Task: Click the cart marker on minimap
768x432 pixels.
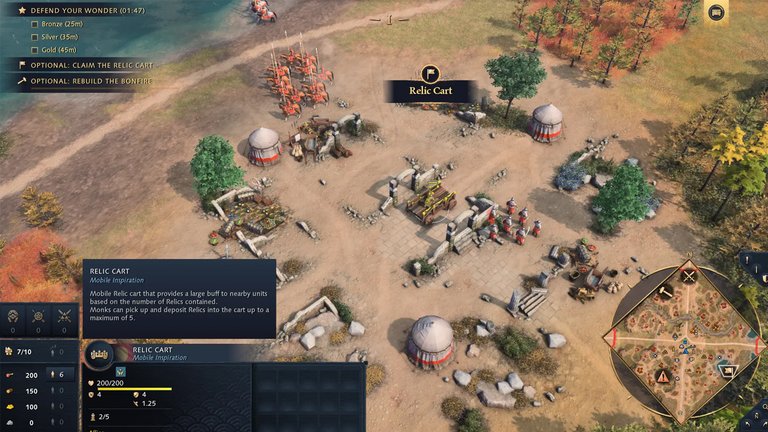Action: click(727, 370)
